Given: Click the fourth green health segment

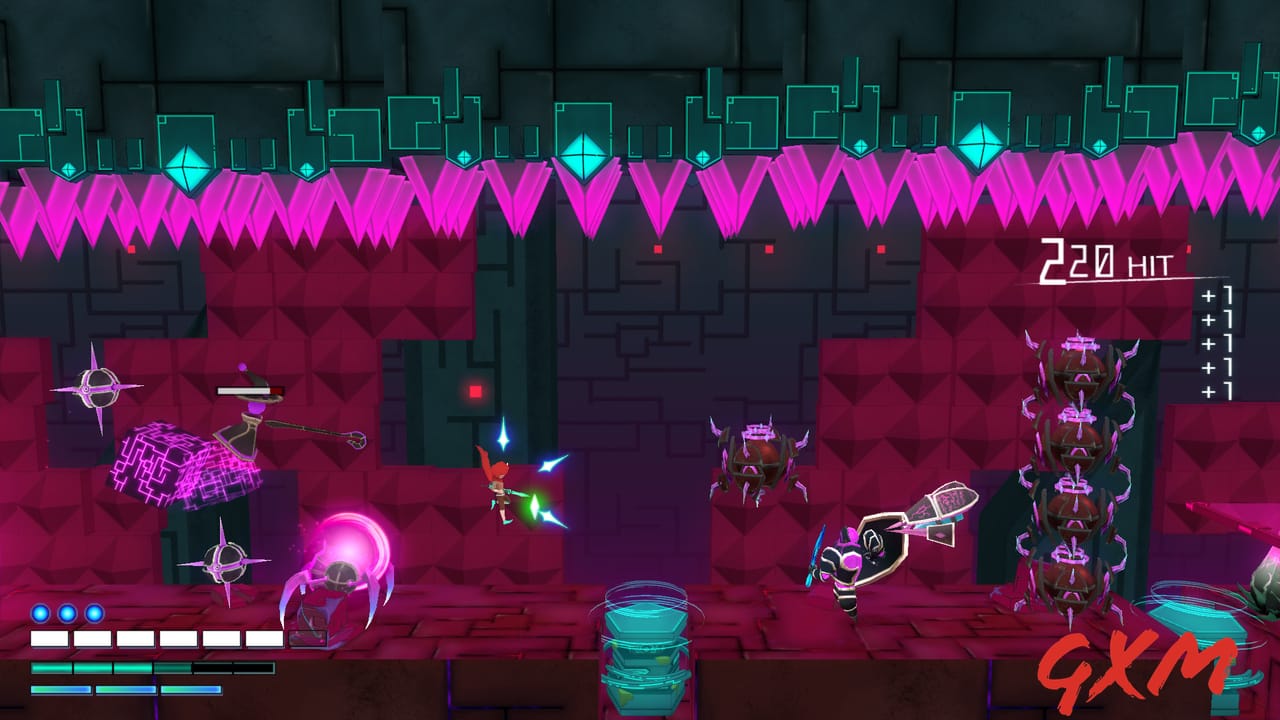Looking at the screenshot, I should point(171,667).
